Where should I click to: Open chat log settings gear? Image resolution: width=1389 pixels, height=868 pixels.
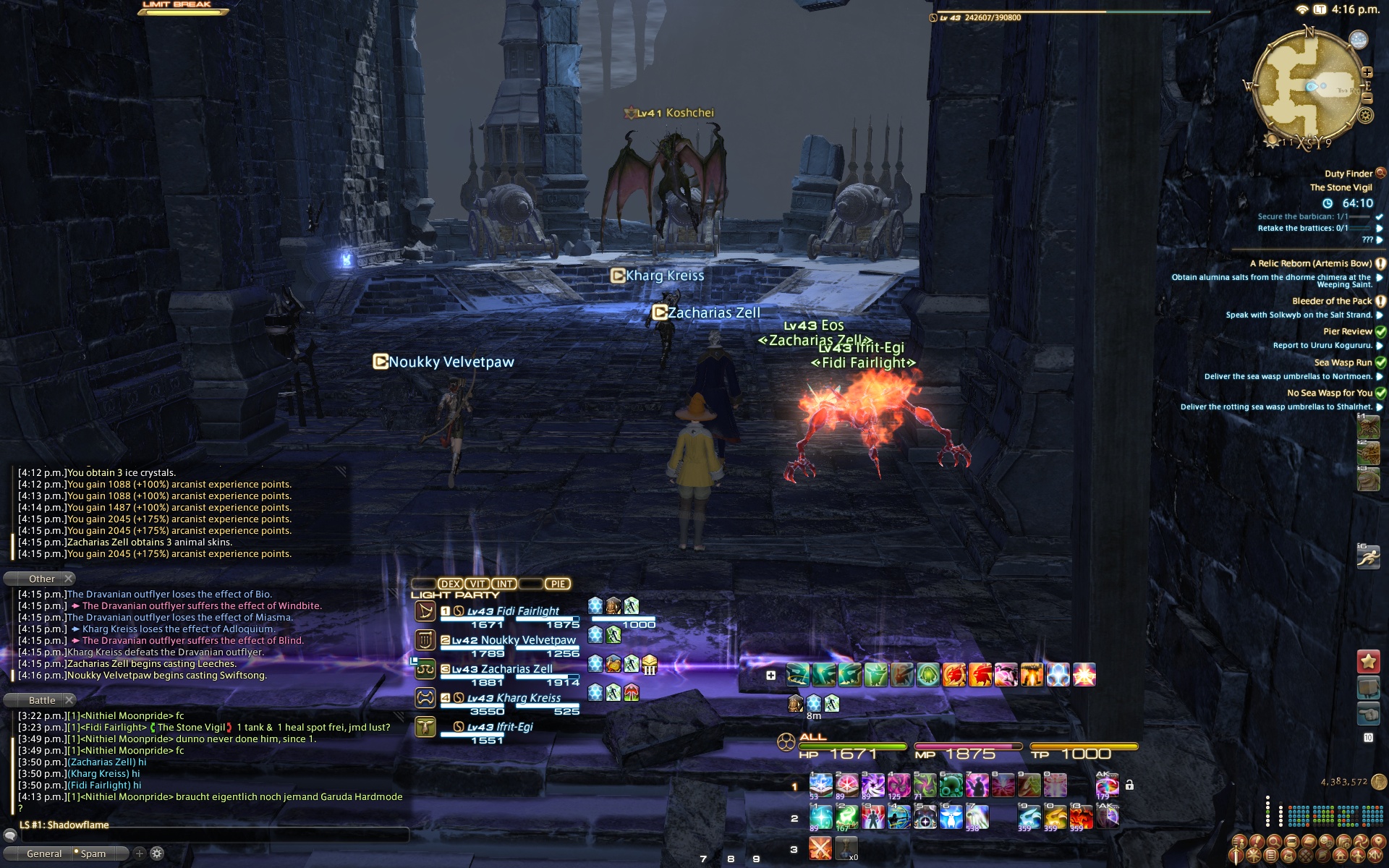tap(157, 854)
